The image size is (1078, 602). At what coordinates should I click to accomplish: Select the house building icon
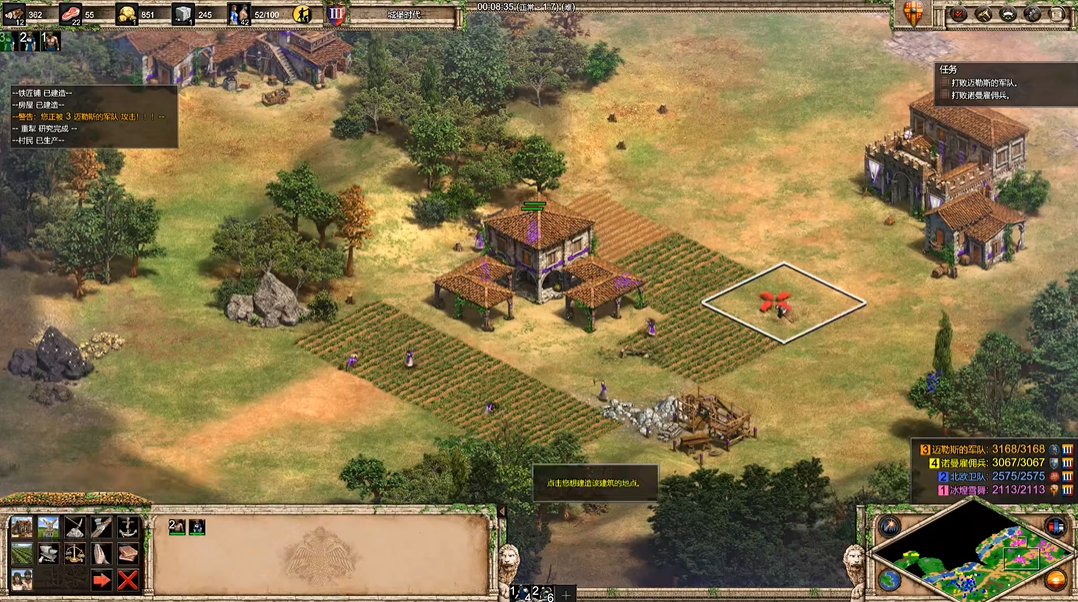click(21, 527)
